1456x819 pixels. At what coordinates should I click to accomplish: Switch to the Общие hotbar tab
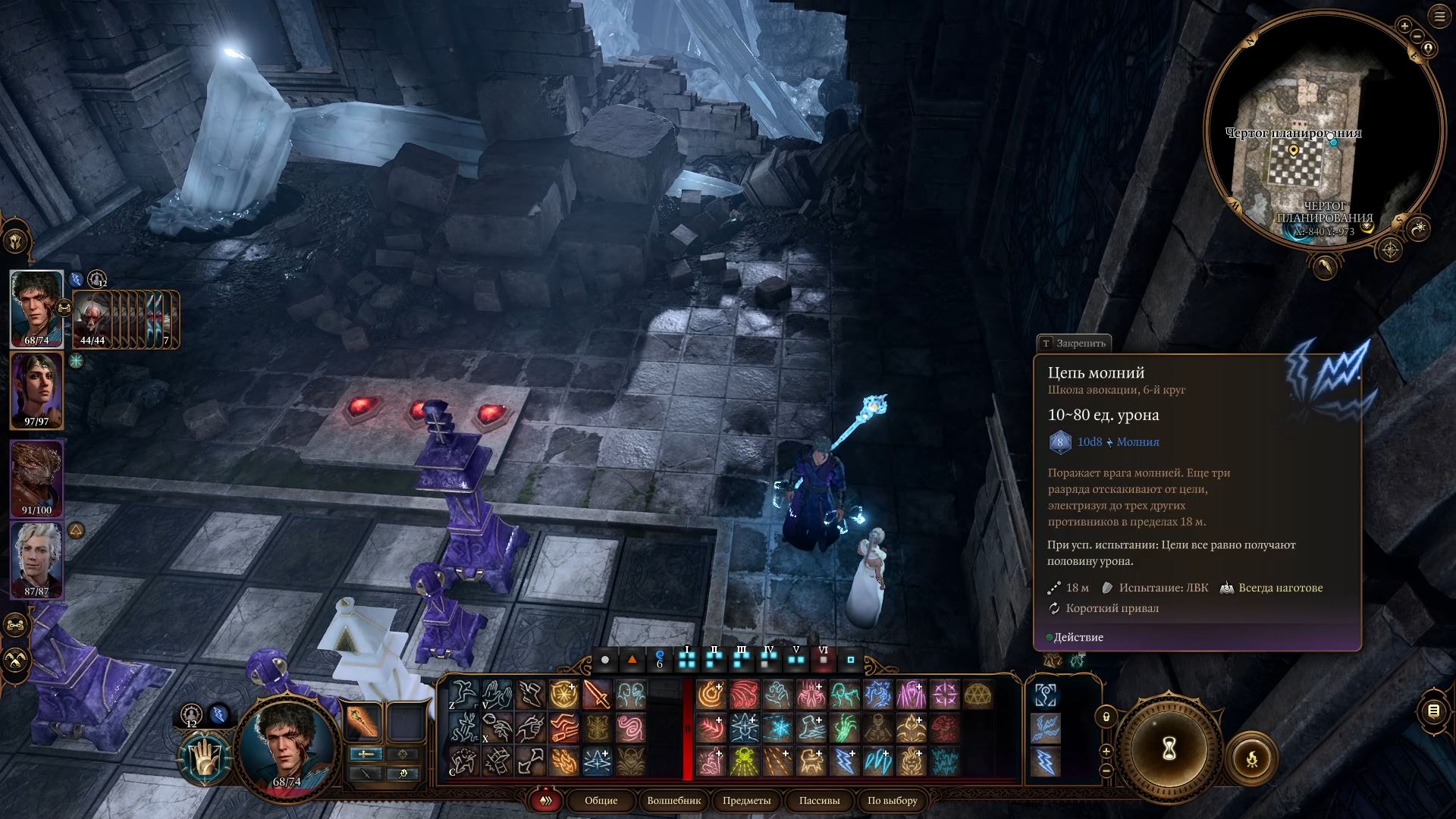coord(601,801)
